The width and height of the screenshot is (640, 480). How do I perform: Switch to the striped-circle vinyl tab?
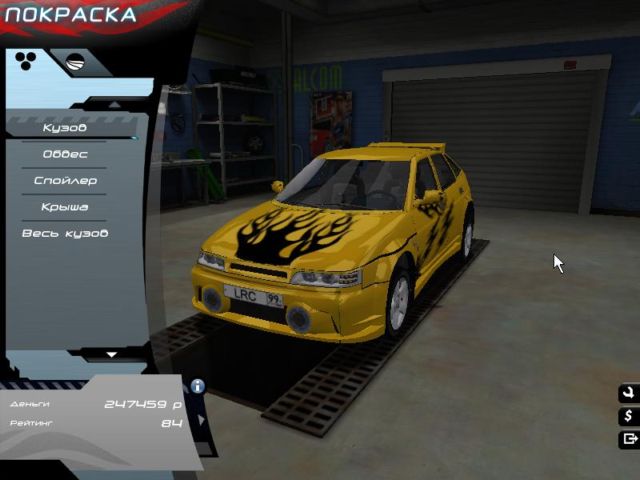[x=73, y=63]
